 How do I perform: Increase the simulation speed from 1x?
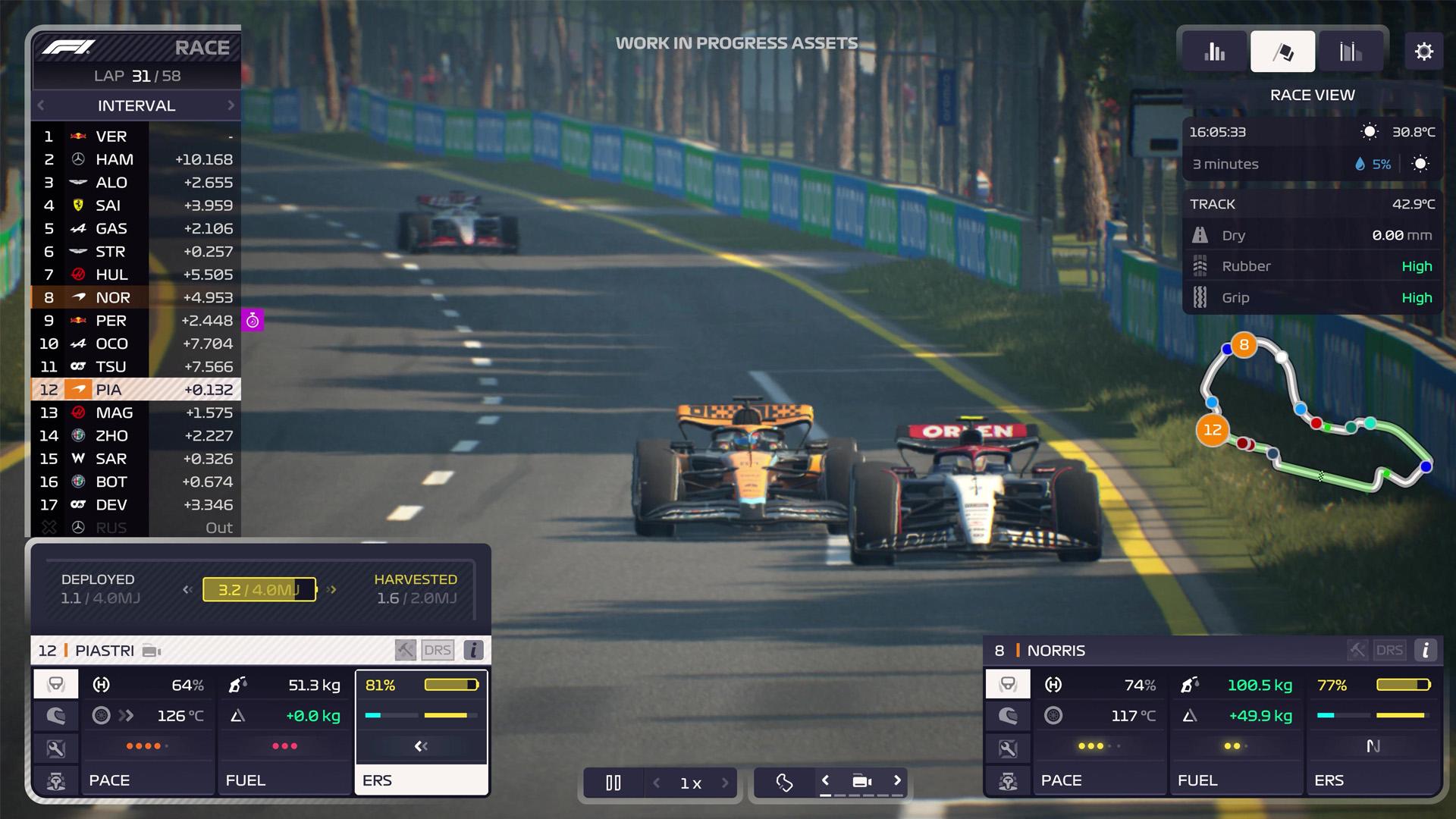[725, 783]
